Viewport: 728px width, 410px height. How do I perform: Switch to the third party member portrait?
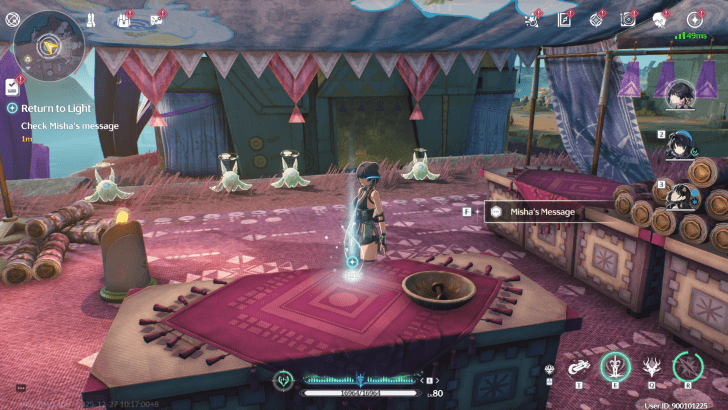coord(681,192)
